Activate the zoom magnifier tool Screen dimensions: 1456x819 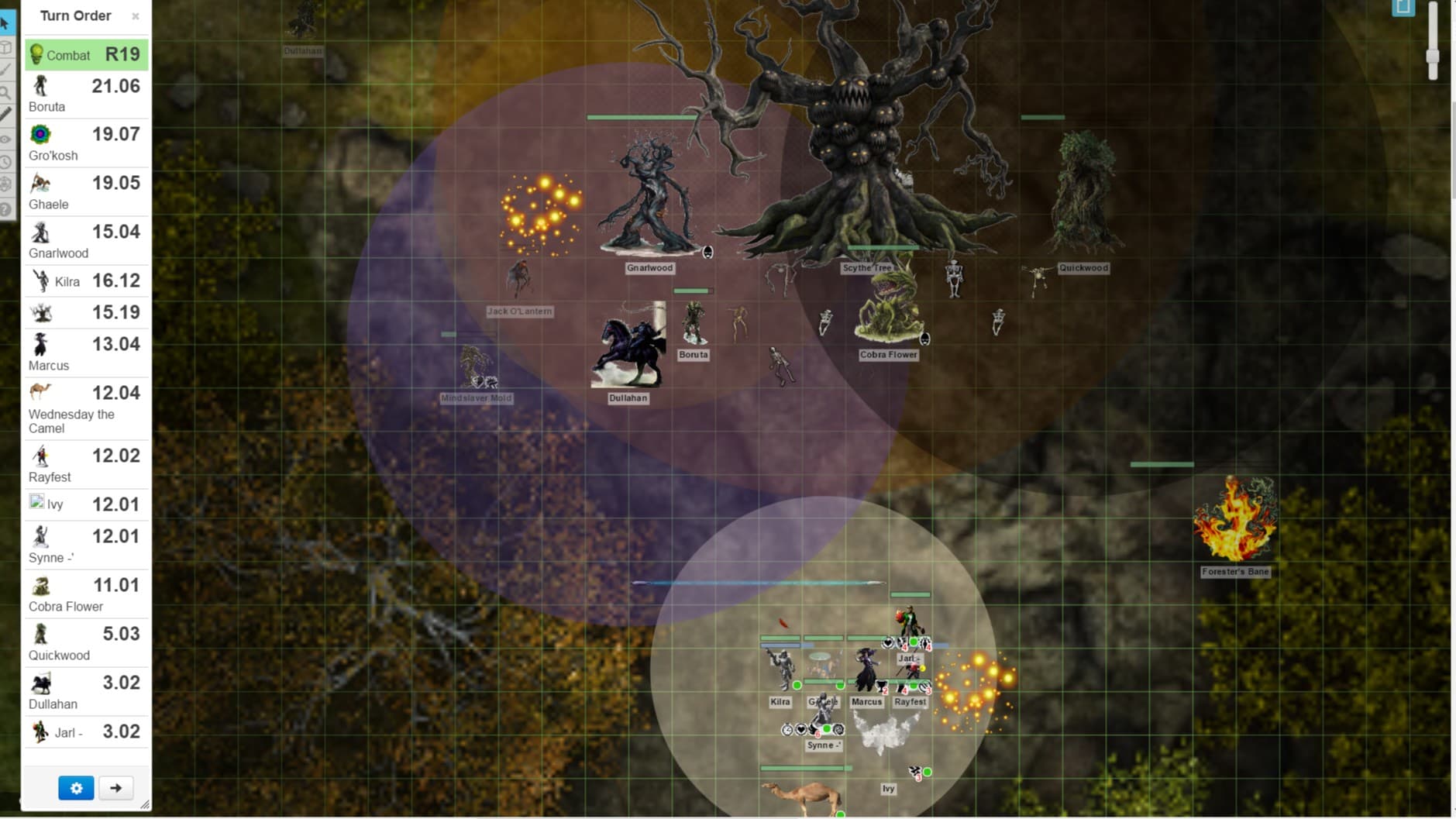[6, 92]
